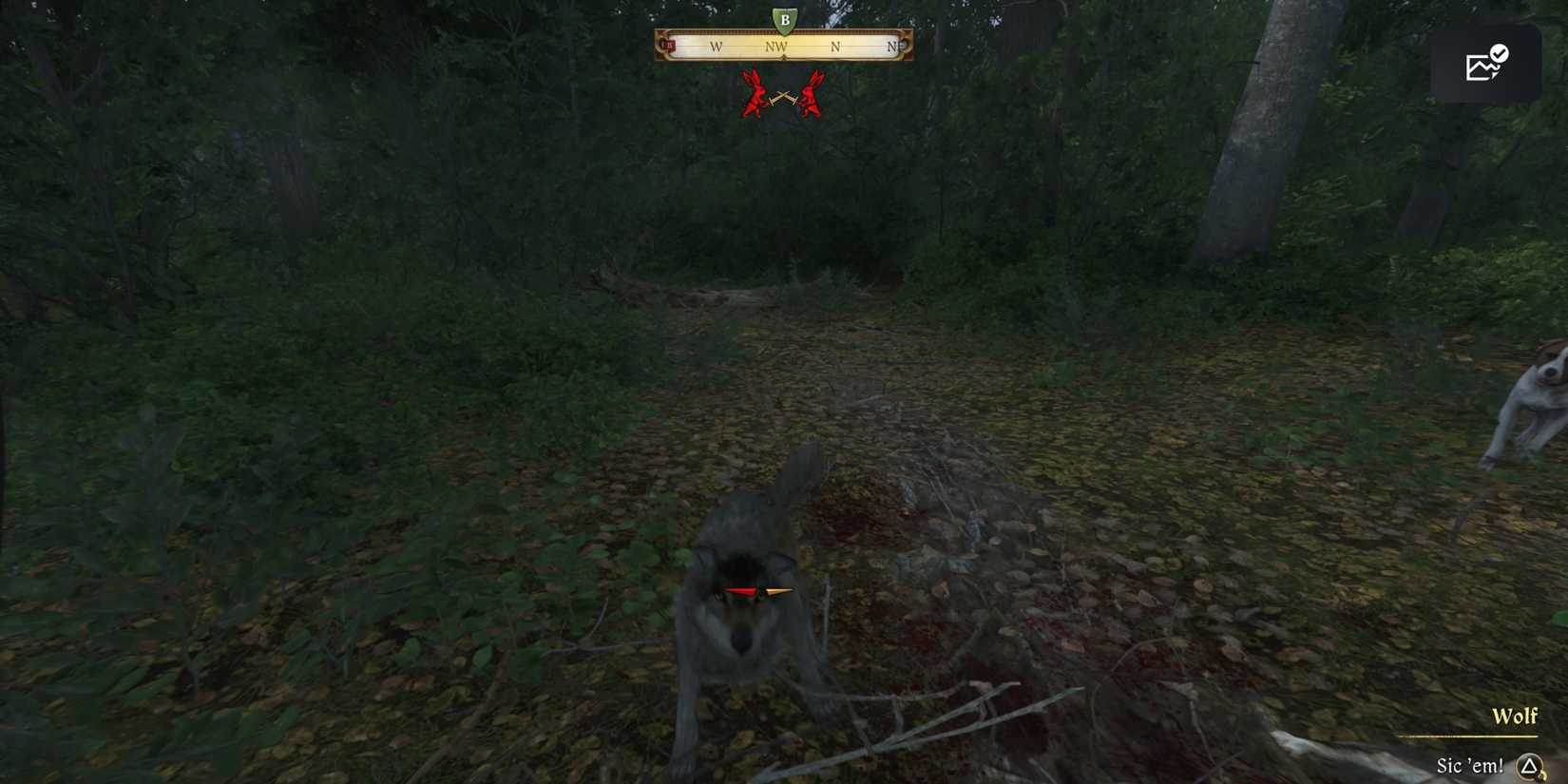Select the W label on the compass
This screenshot has height=784, width=1568.
pos(716,45)
